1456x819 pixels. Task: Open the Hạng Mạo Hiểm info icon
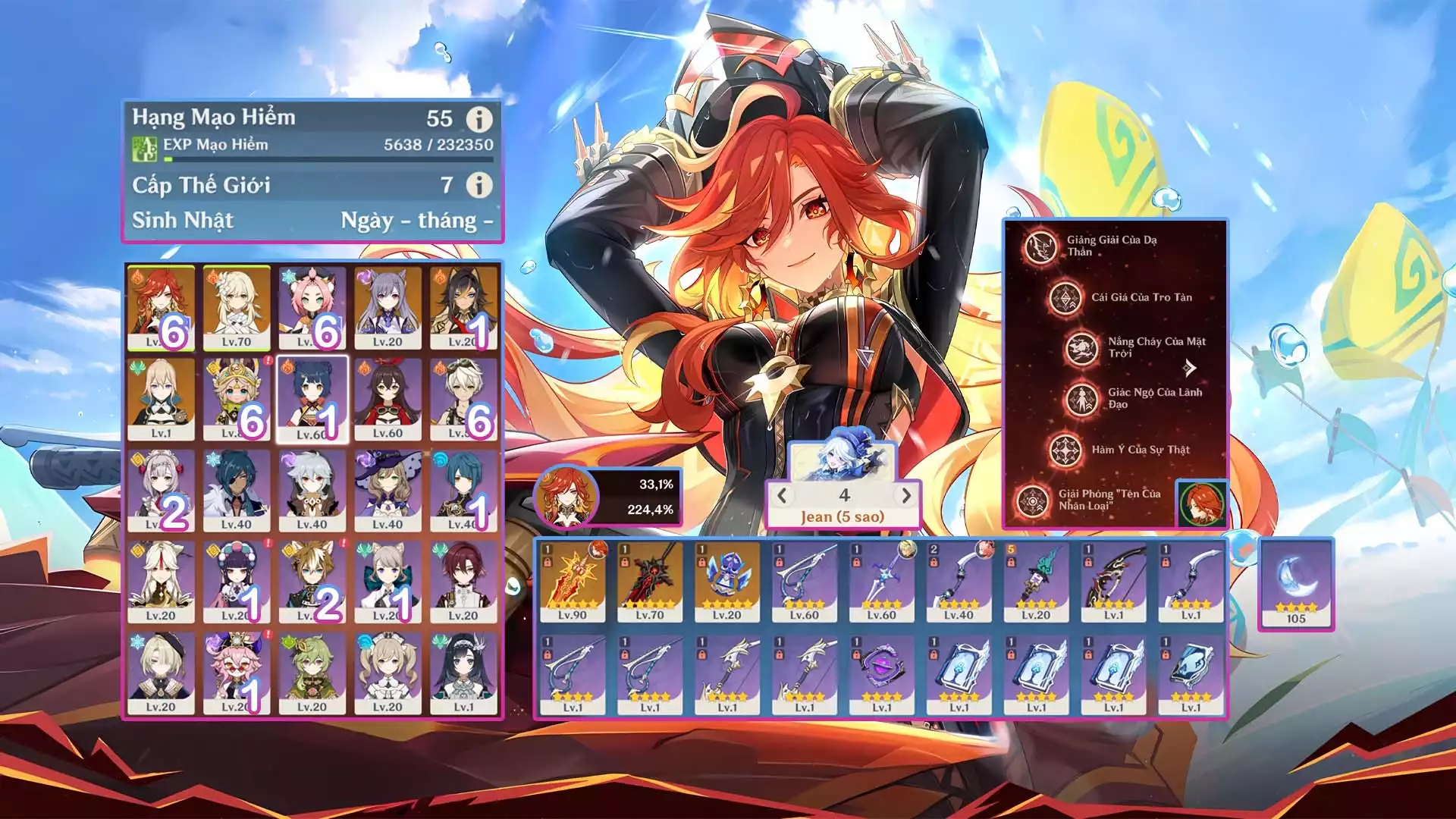(x=479, y=118)
